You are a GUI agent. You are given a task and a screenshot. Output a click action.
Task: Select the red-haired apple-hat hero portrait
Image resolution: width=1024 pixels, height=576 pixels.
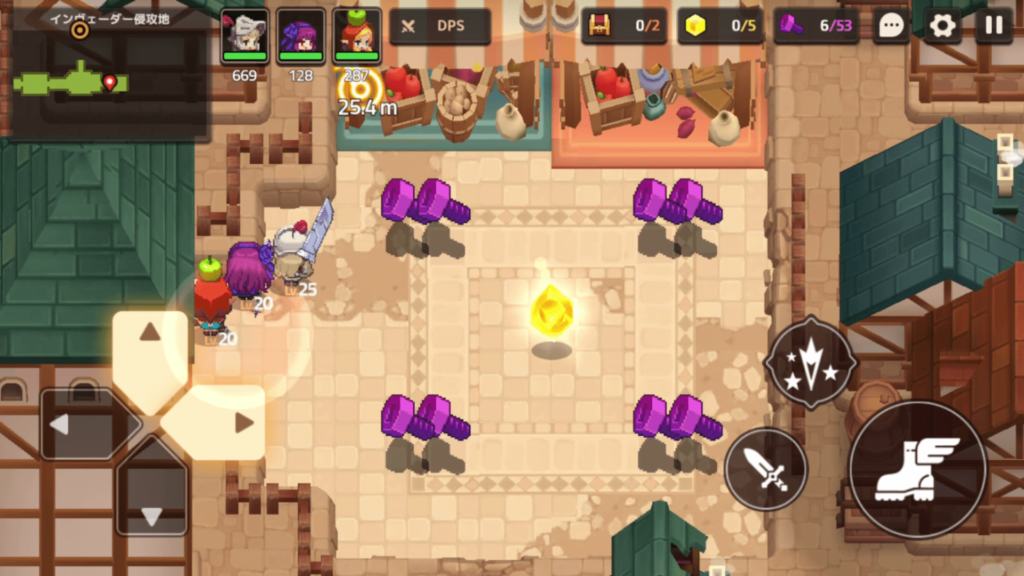pyautogui.click(x=357, y=35)
